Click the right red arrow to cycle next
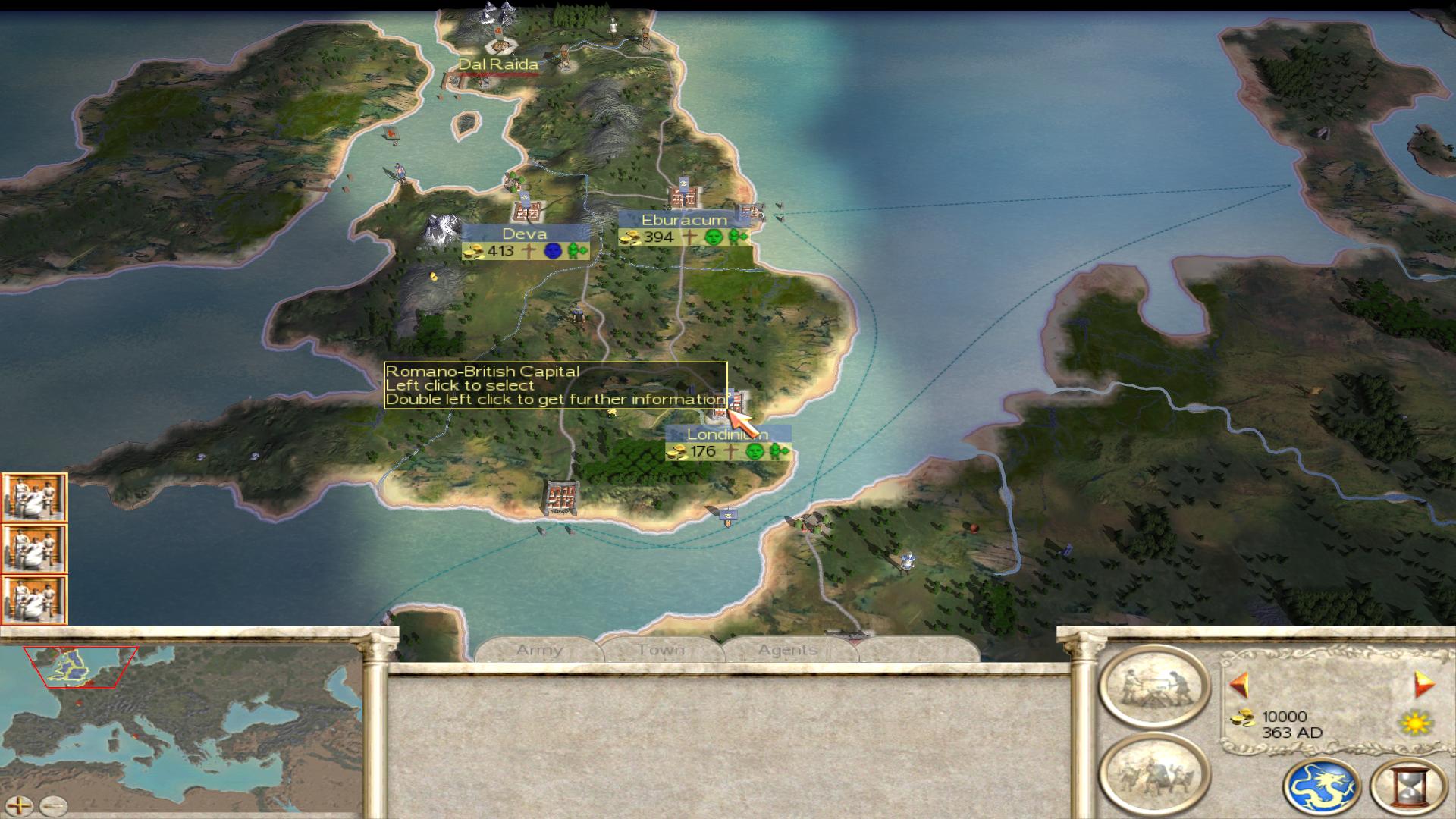This screenshot has width=1456, height=819. pyautogui.click(x=1423, y=685)
